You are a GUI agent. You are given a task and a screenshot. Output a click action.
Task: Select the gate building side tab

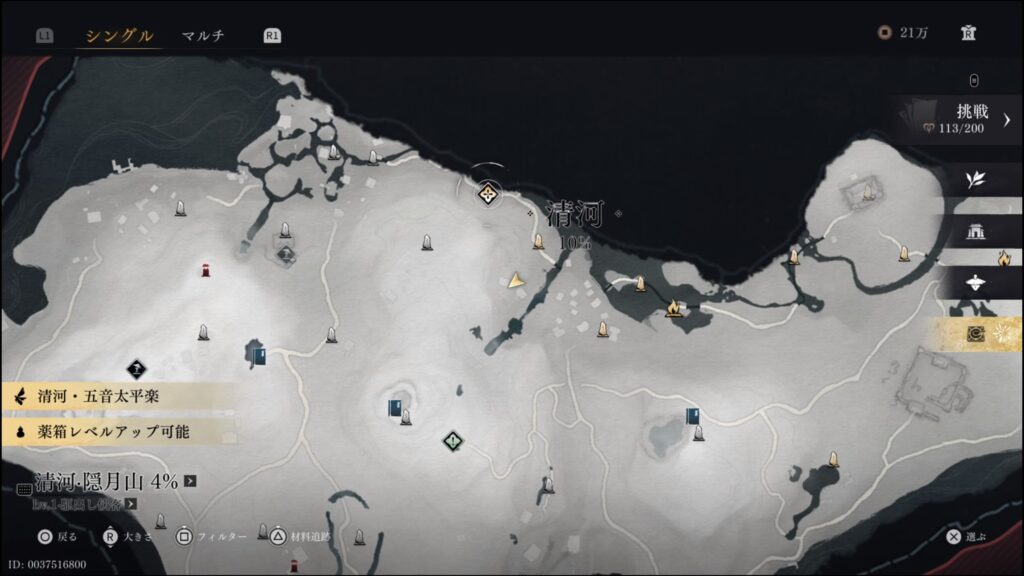pos(975,232)
